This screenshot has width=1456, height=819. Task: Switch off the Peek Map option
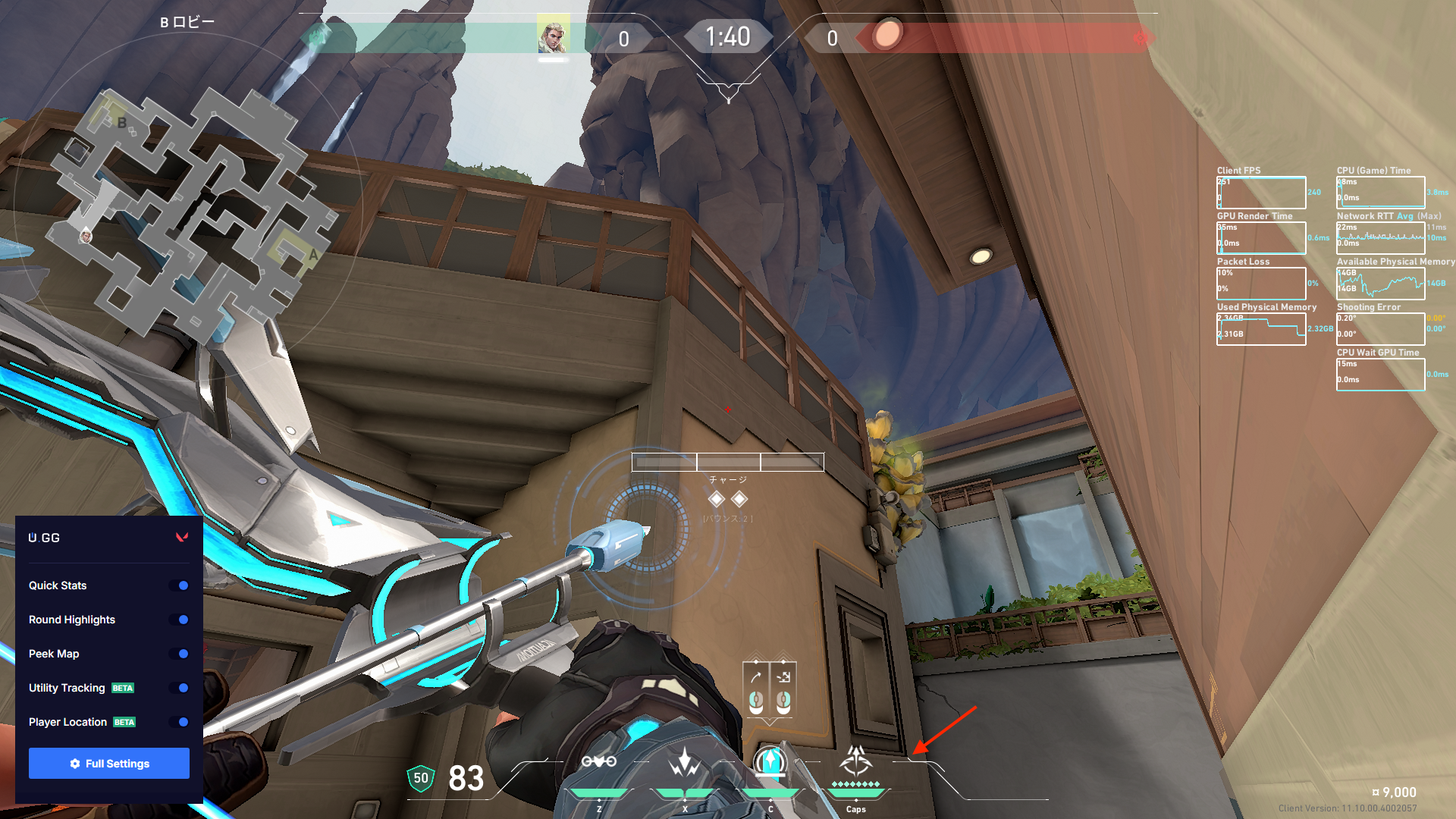click(x=180, y=654)
